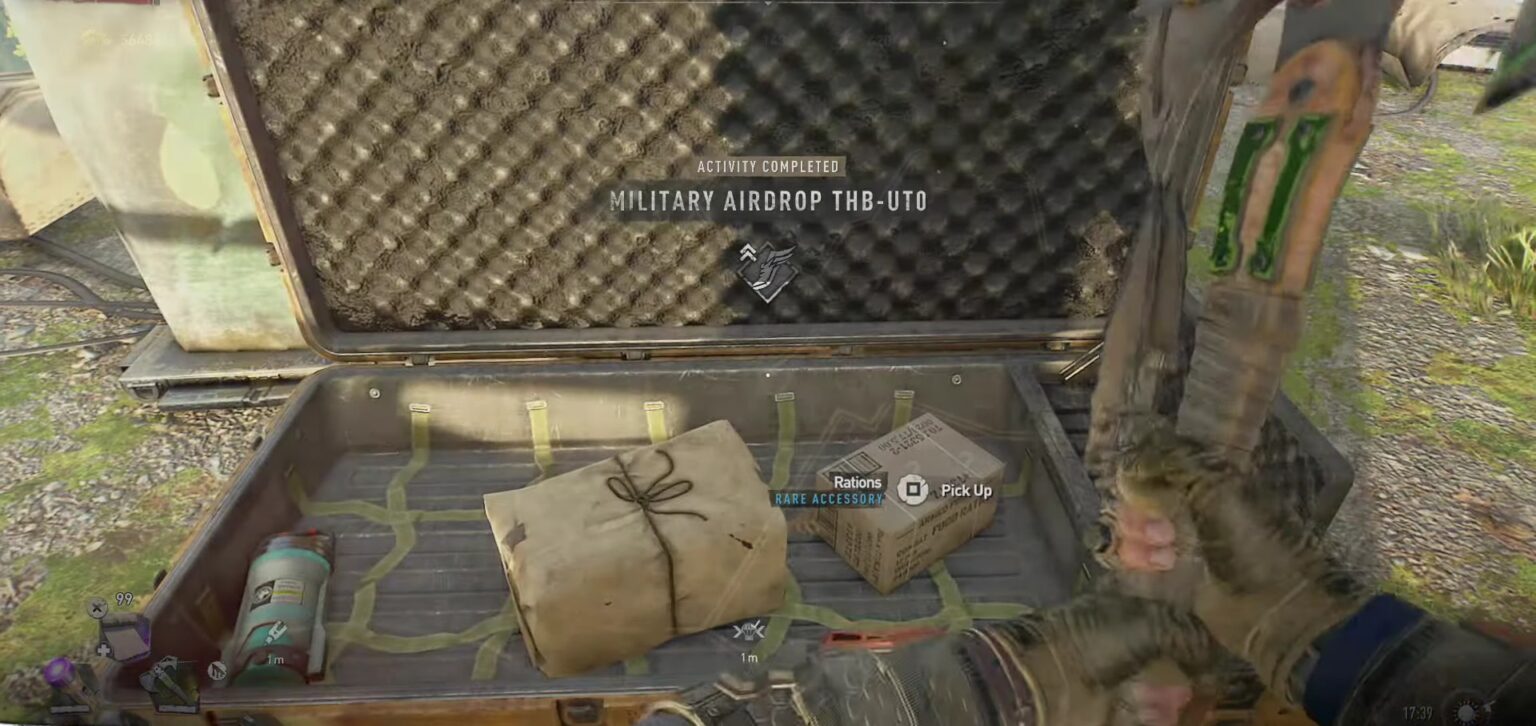1536x726 pixels.
Task: Click the X crosshair marker near the gear slot
Action: click(95, 607)
